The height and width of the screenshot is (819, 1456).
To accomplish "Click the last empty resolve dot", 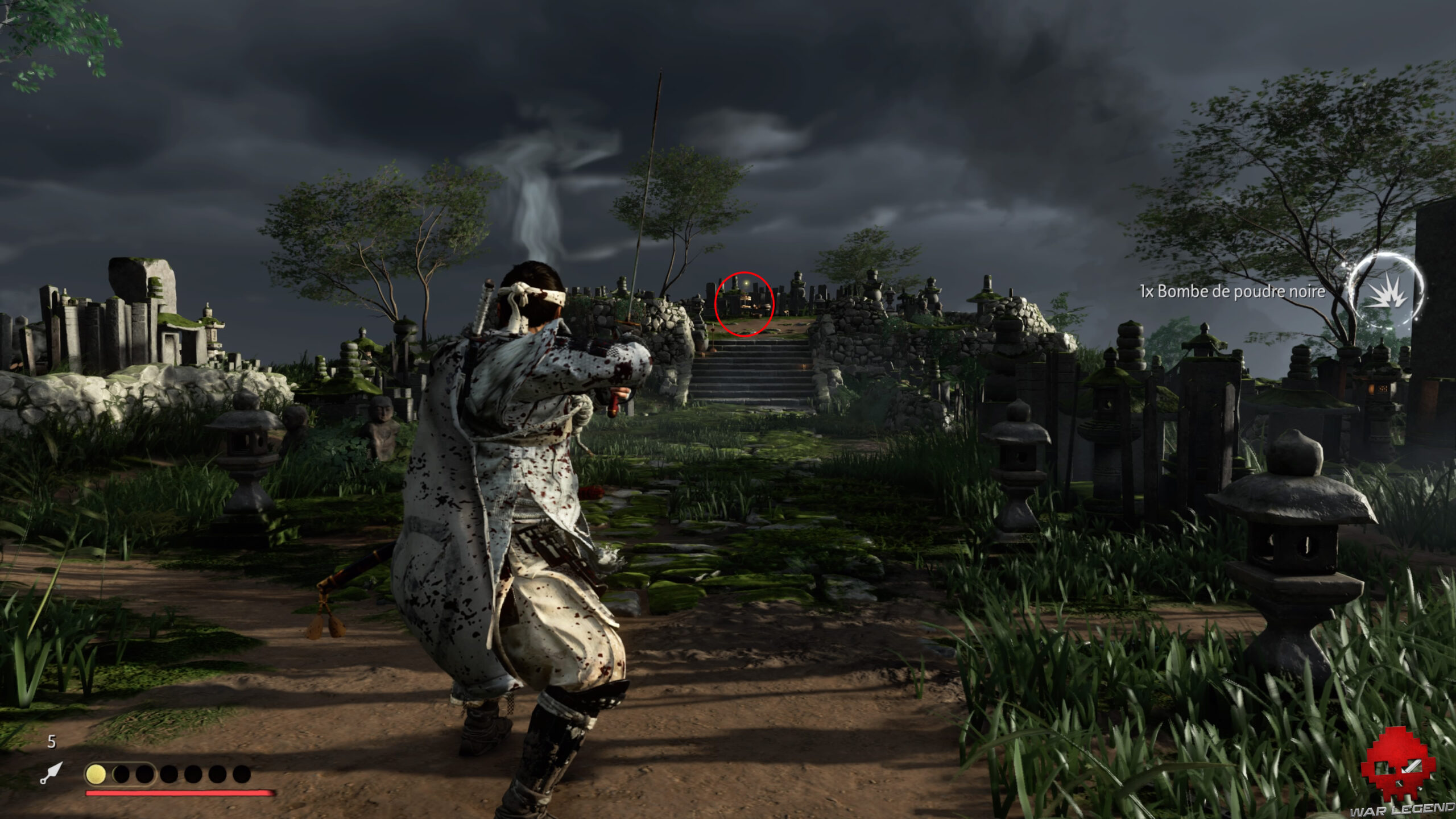I will [241, 775].
